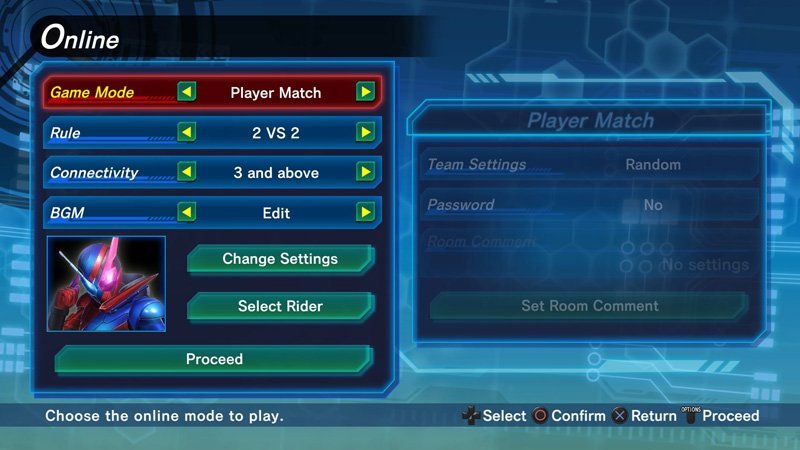Screen dimensions: 800x450
Task: Choose the Select Rider button
Action: click(280, 306)
